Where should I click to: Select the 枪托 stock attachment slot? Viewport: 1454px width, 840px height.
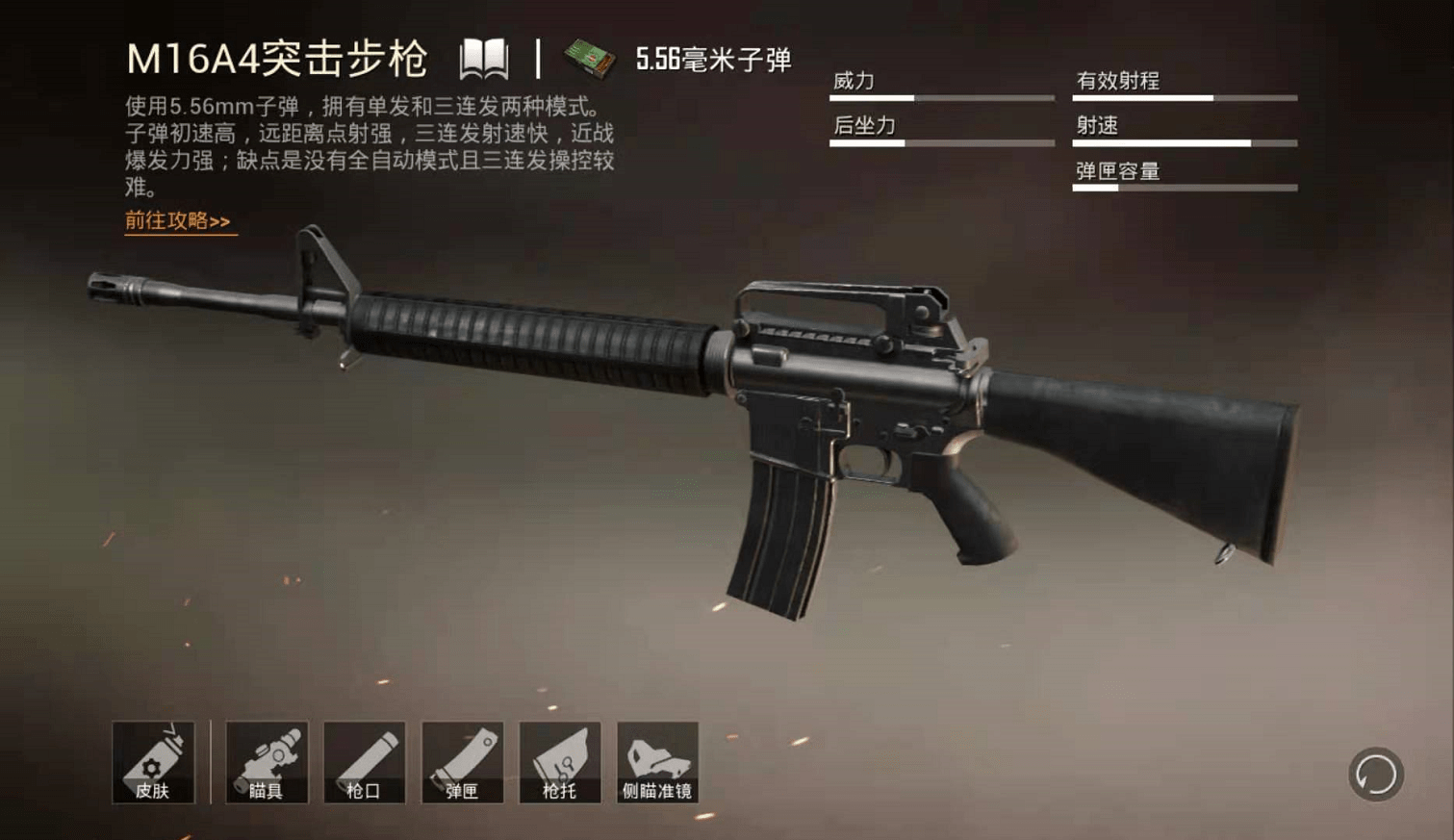click(x=560, y=762)
